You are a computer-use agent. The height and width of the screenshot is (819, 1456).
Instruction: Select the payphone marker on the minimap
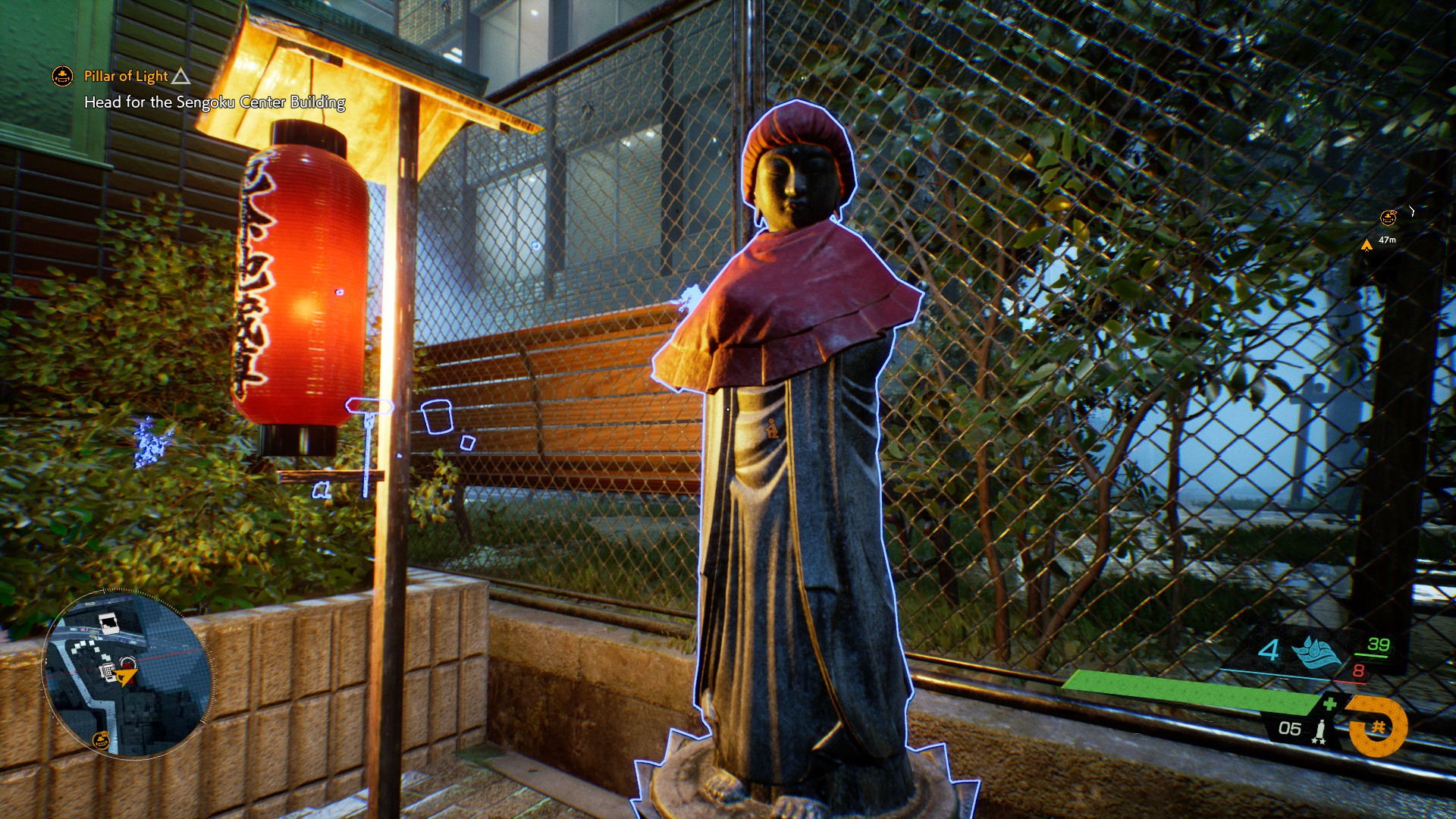point(108,670)
